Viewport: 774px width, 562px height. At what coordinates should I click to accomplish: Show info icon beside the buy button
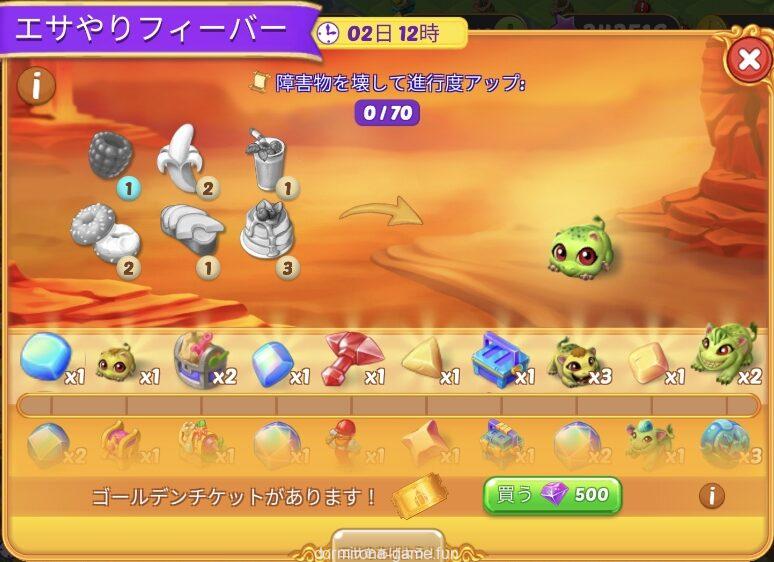711,494
